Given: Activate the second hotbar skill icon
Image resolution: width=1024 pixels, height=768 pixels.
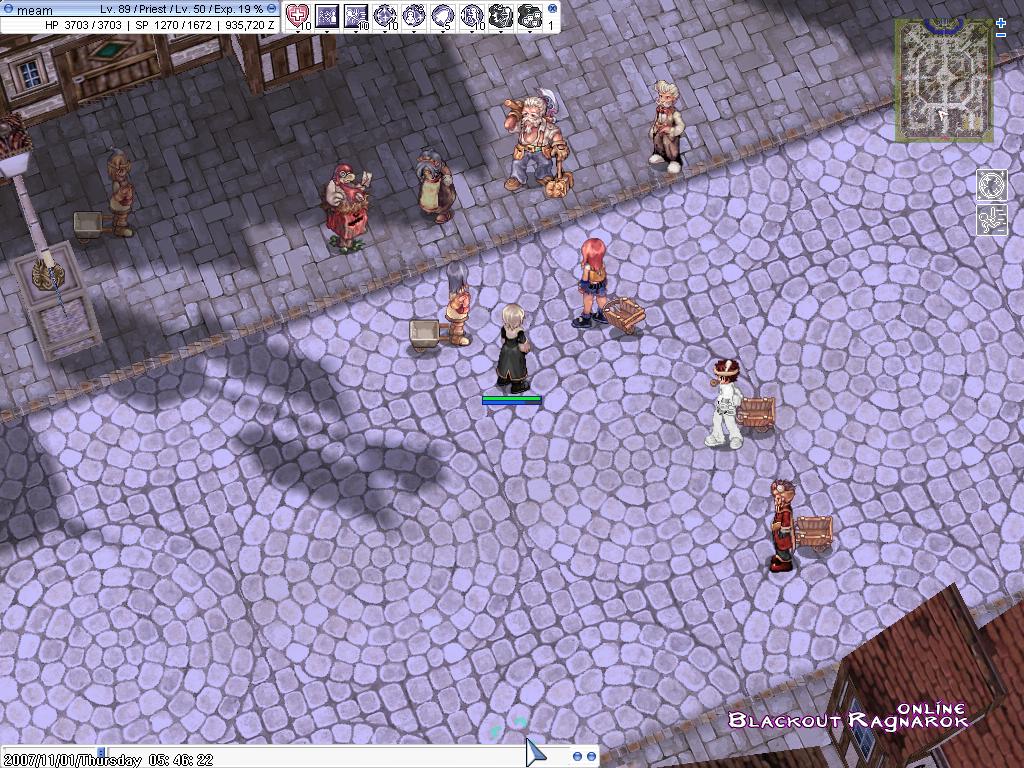Looking at the screenshot, I should pos(327,15).
